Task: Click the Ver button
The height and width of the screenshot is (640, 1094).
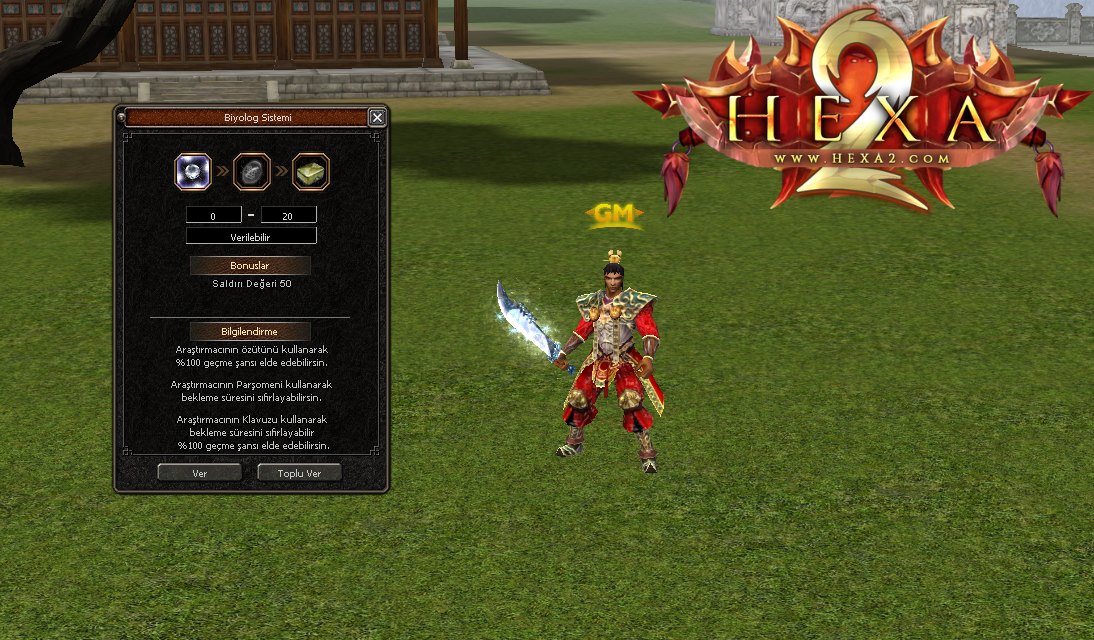Action: (x=199, y=473)
